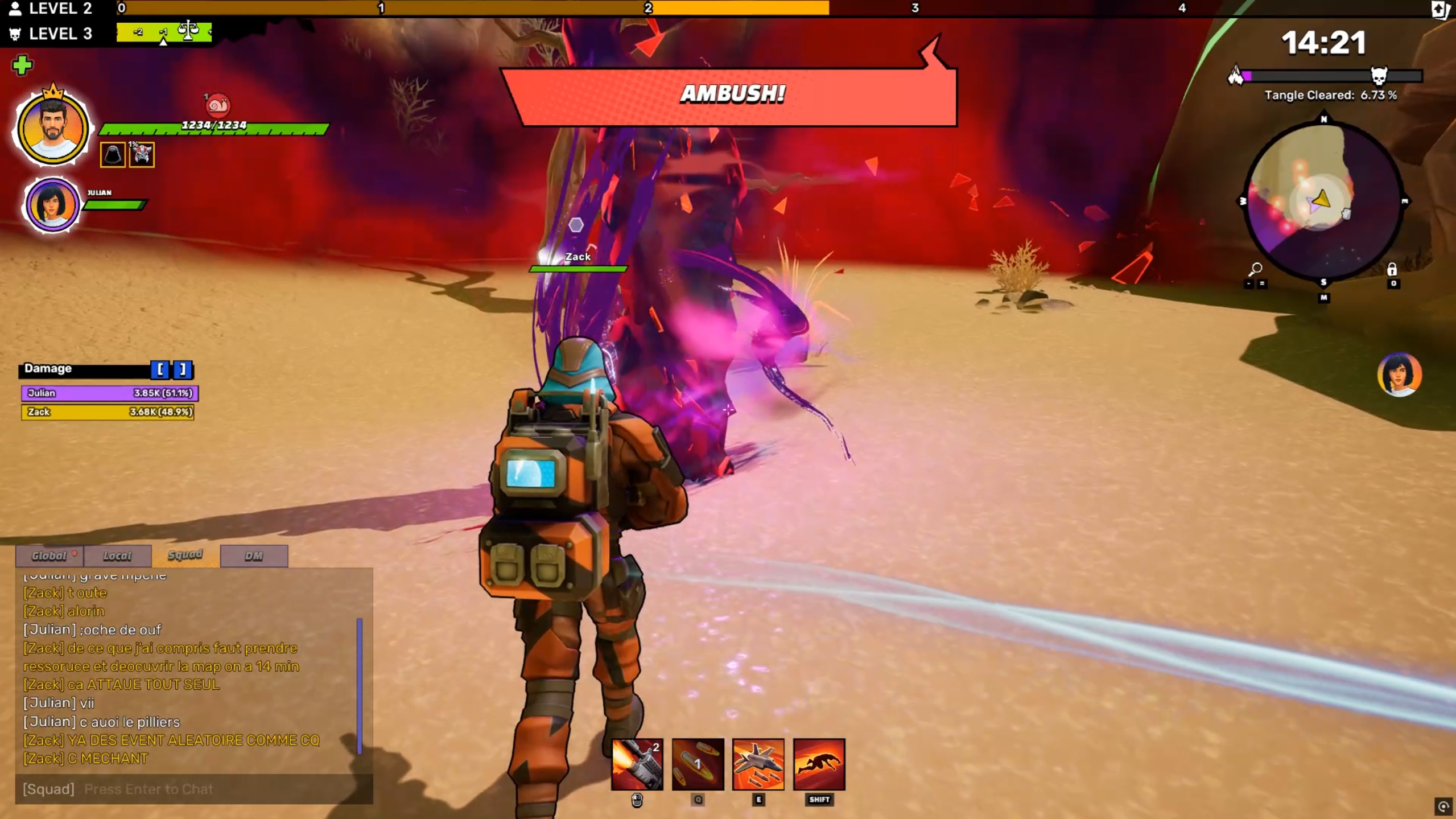Click the snail slow debuff icon

(217, 105)
